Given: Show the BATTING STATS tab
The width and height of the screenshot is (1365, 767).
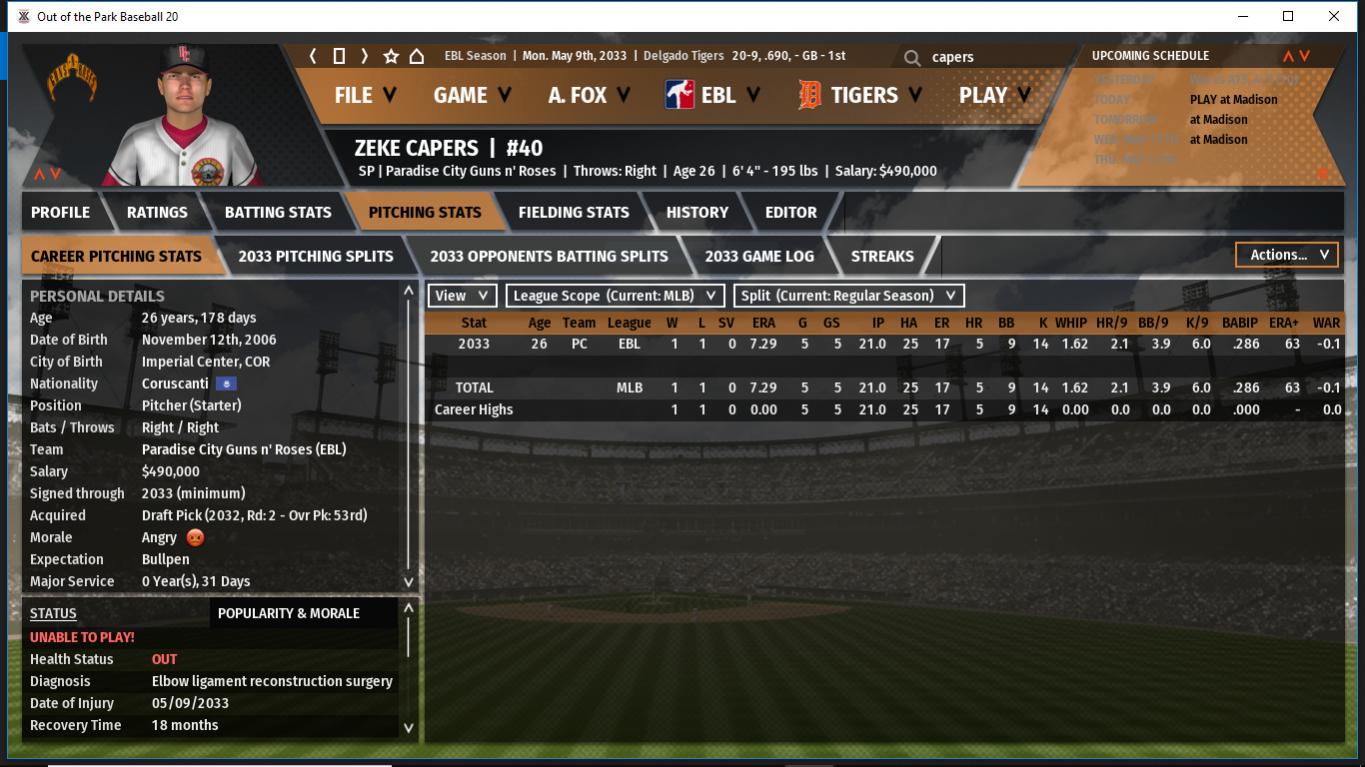Looking at the screenshot, I should pyautogui.click(x=277, y=212).
